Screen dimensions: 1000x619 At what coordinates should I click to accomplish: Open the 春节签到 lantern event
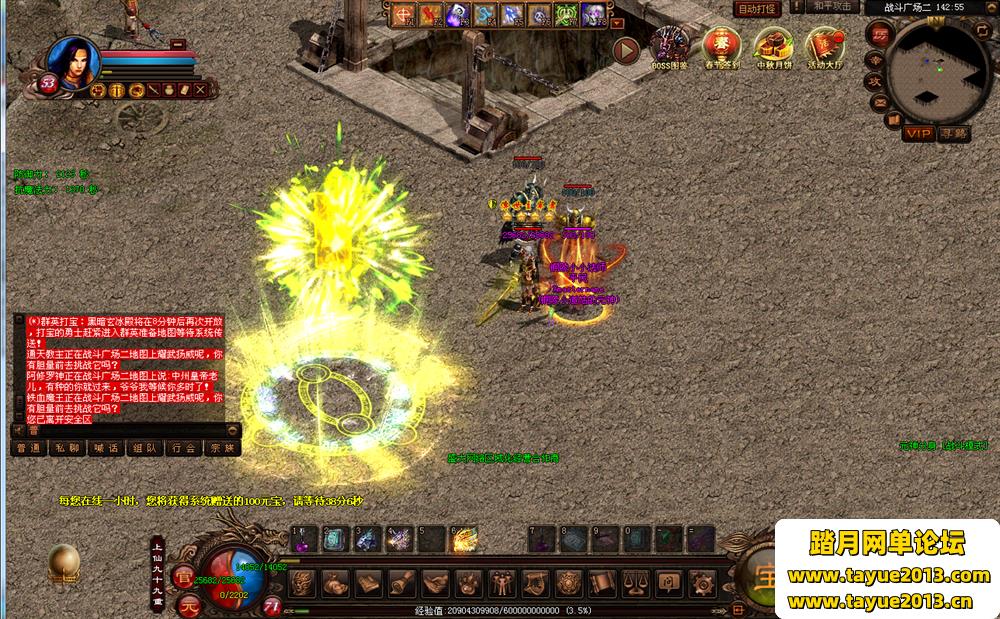coord(720,46)
